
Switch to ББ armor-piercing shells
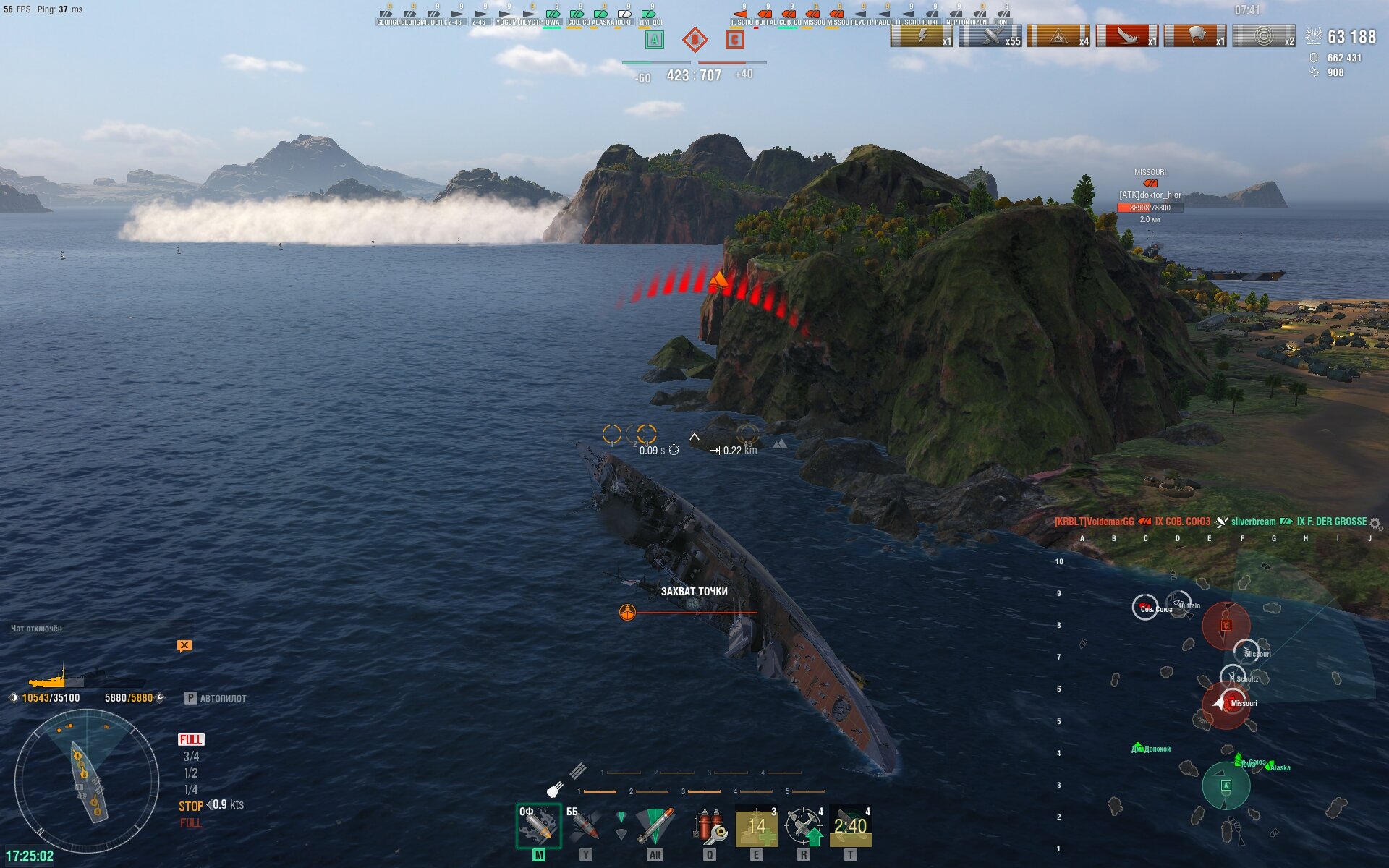tap(585, 826)
